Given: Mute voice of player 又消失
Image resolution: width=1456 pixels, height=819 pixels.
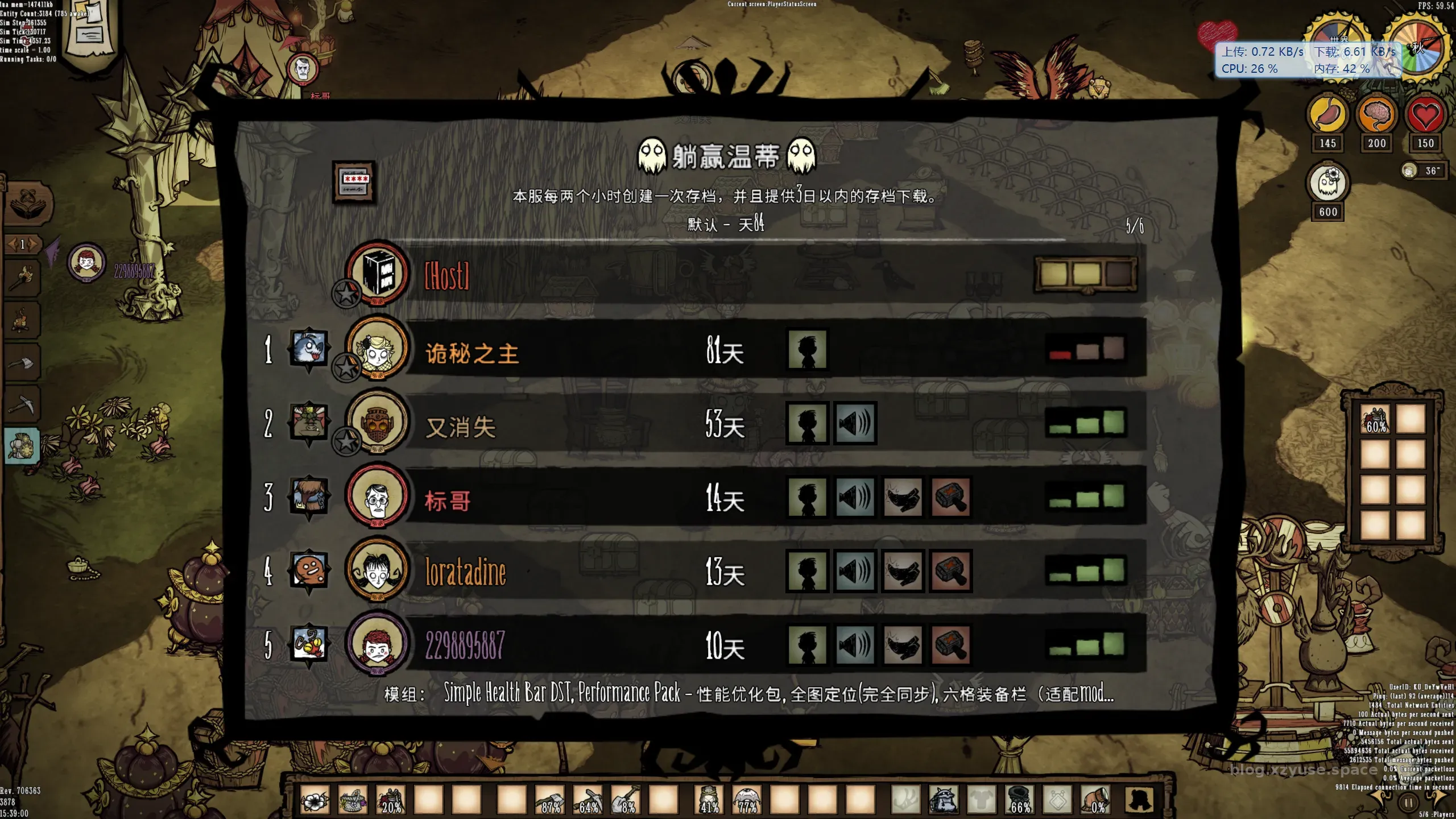Looking at the screenshot, I should click(855, 423).
